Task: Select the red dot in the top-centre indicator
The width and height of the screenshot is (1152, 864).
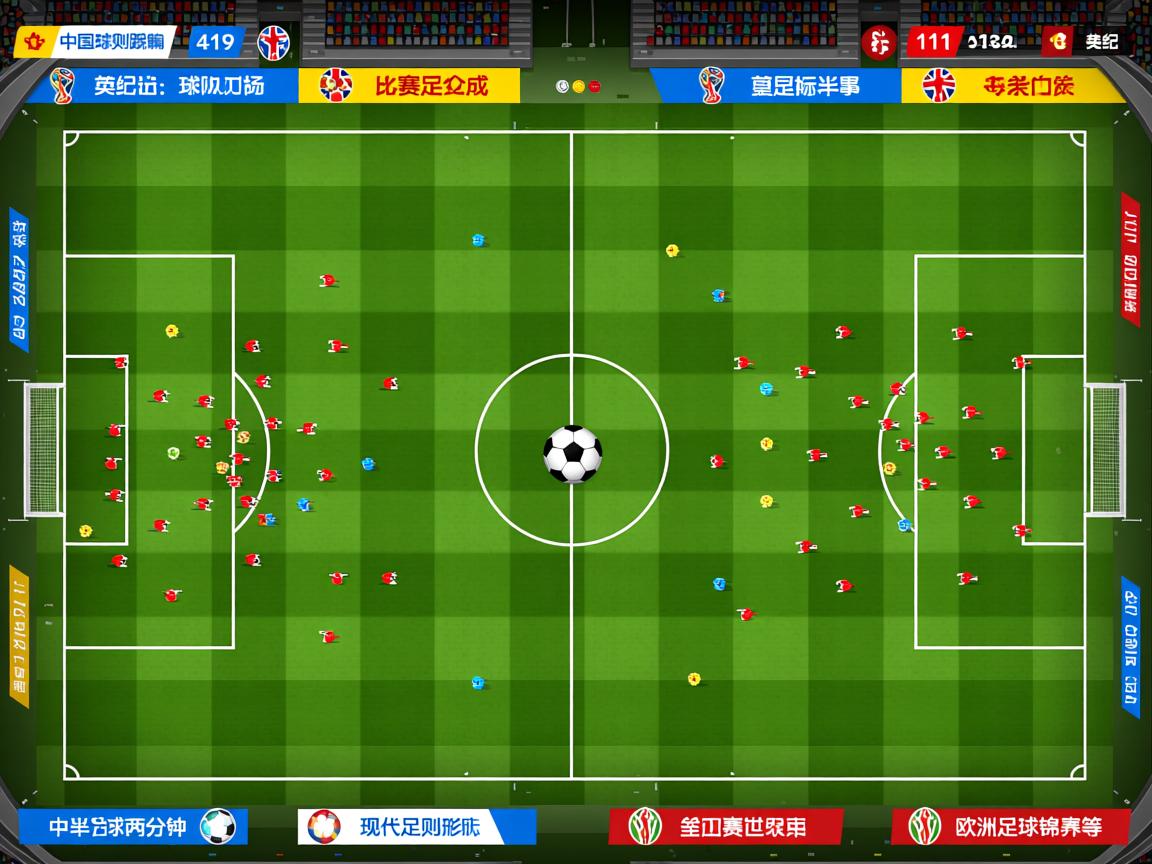Action: click(x=594, y=87)
